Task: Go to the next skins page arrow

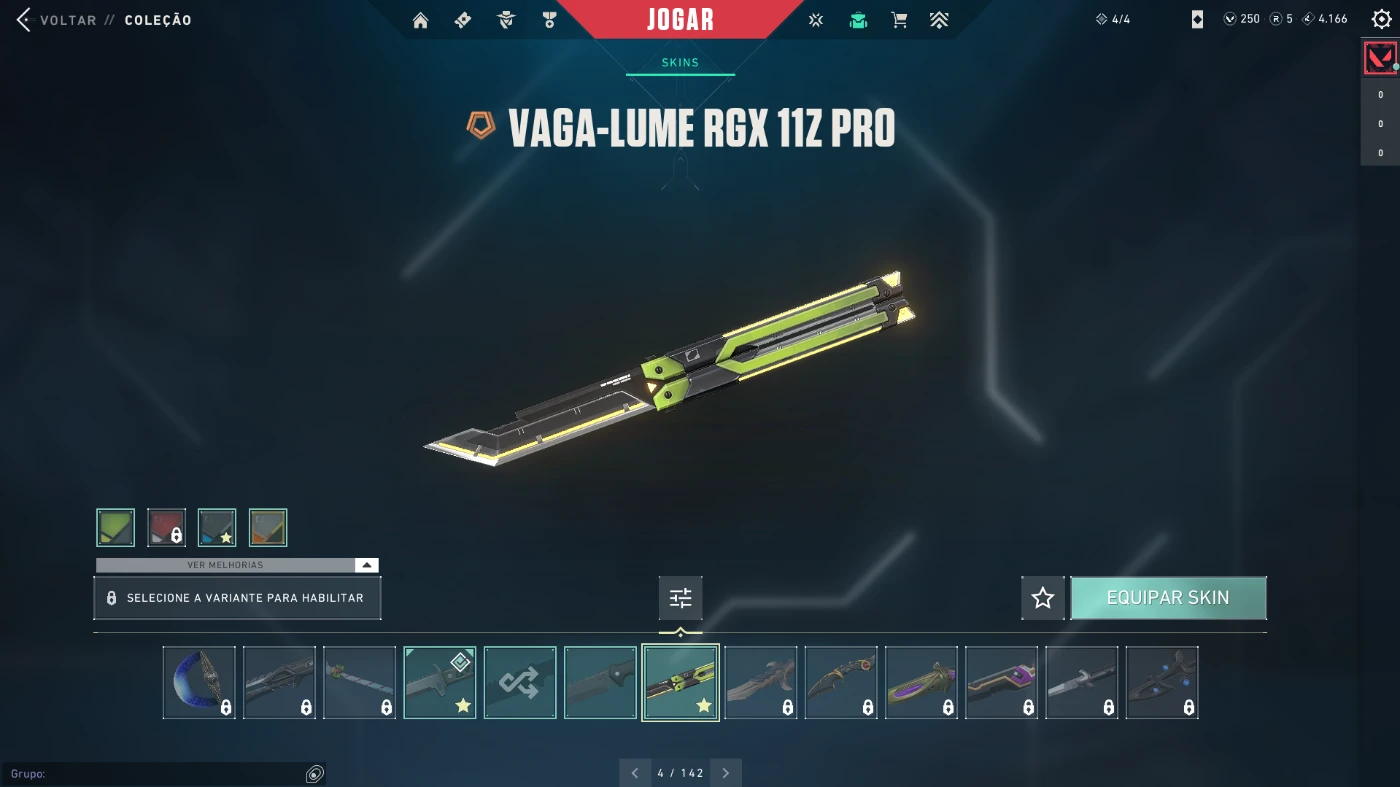Action: click(726, 773)
